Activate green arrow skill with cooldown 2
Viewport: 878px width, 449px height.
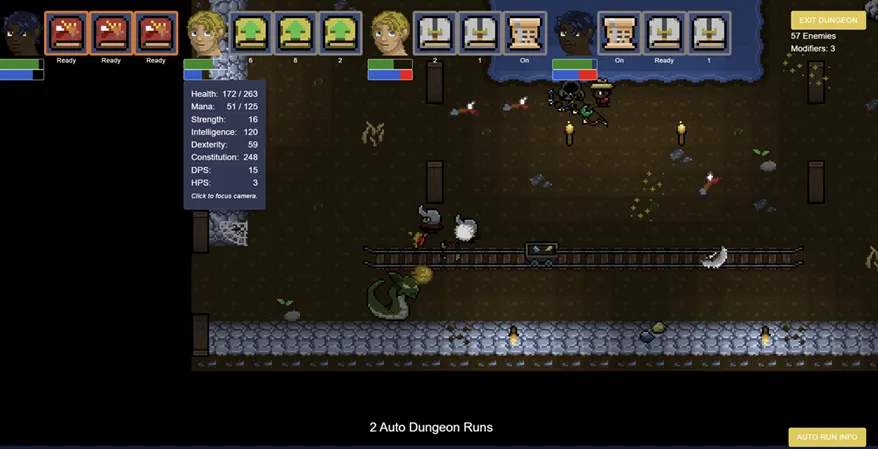[340, 33]
